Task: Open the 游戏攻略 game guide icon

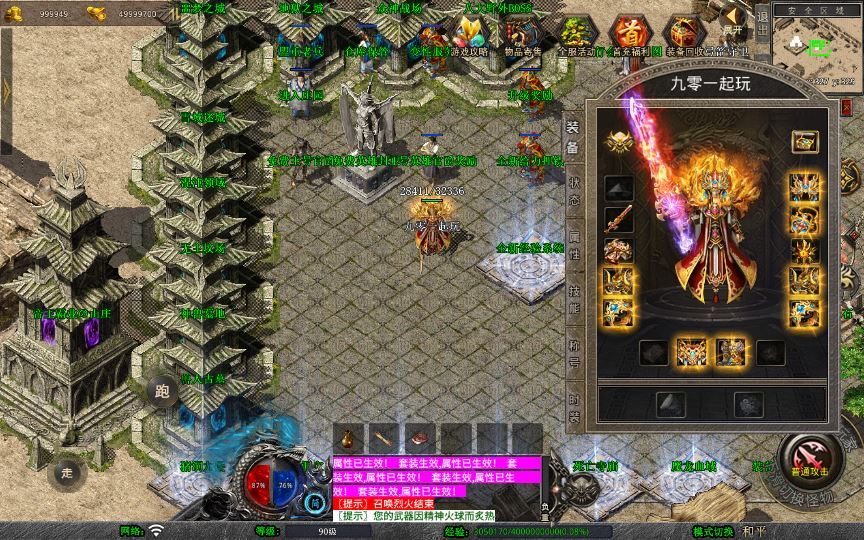Action: (469, 34)
